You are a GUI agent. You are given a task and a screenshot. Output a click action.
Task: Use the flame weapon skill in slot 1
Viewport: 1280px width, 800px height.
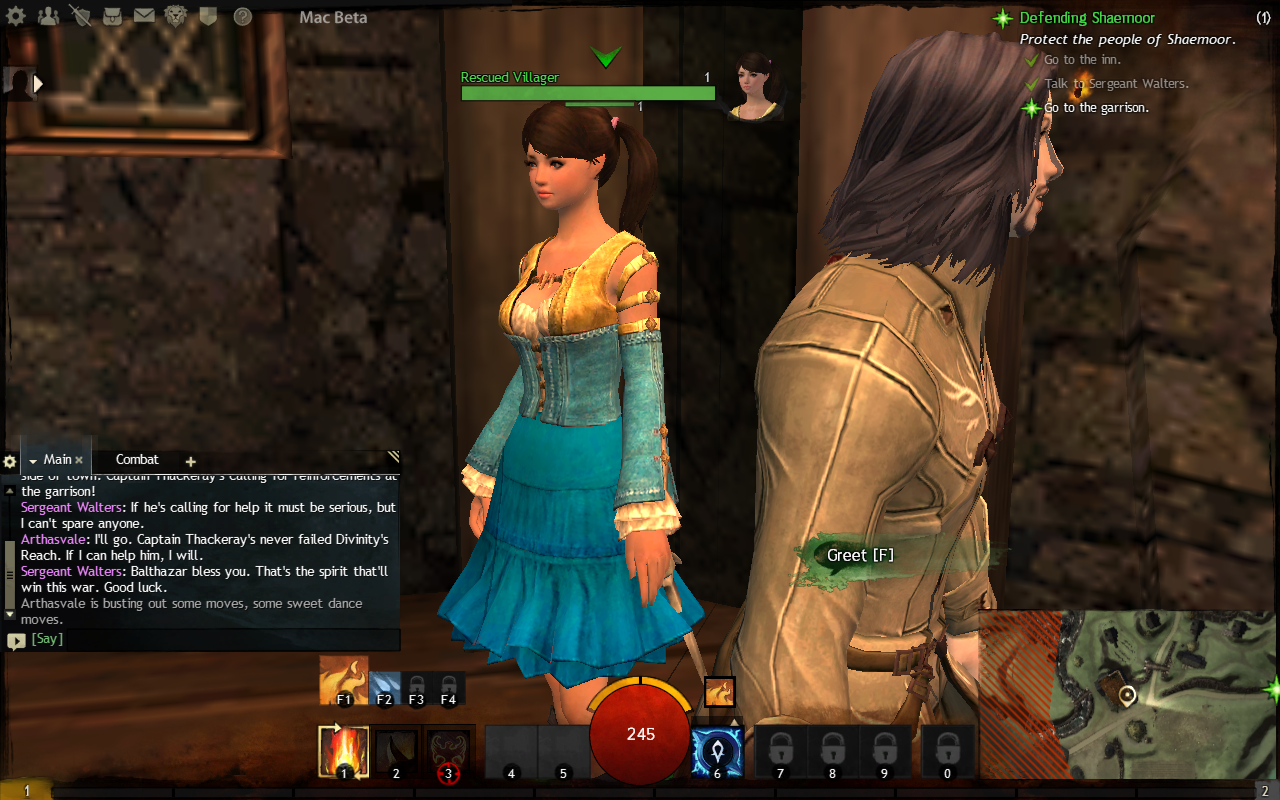pos(343,752)
